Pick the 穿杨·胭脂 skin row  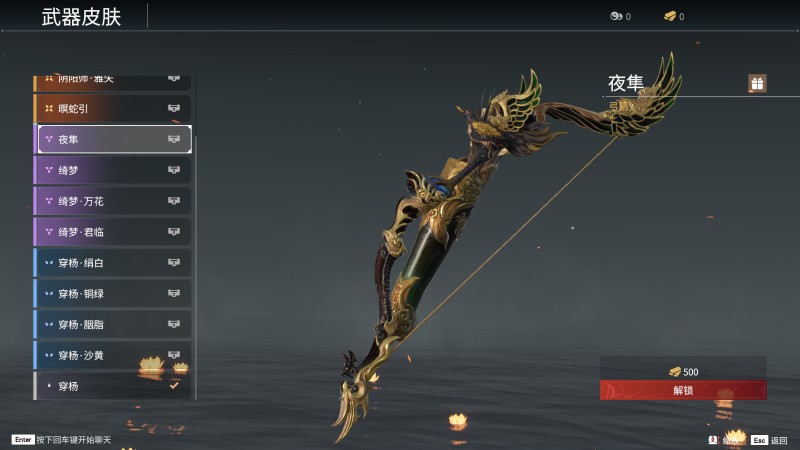point(113,325)
